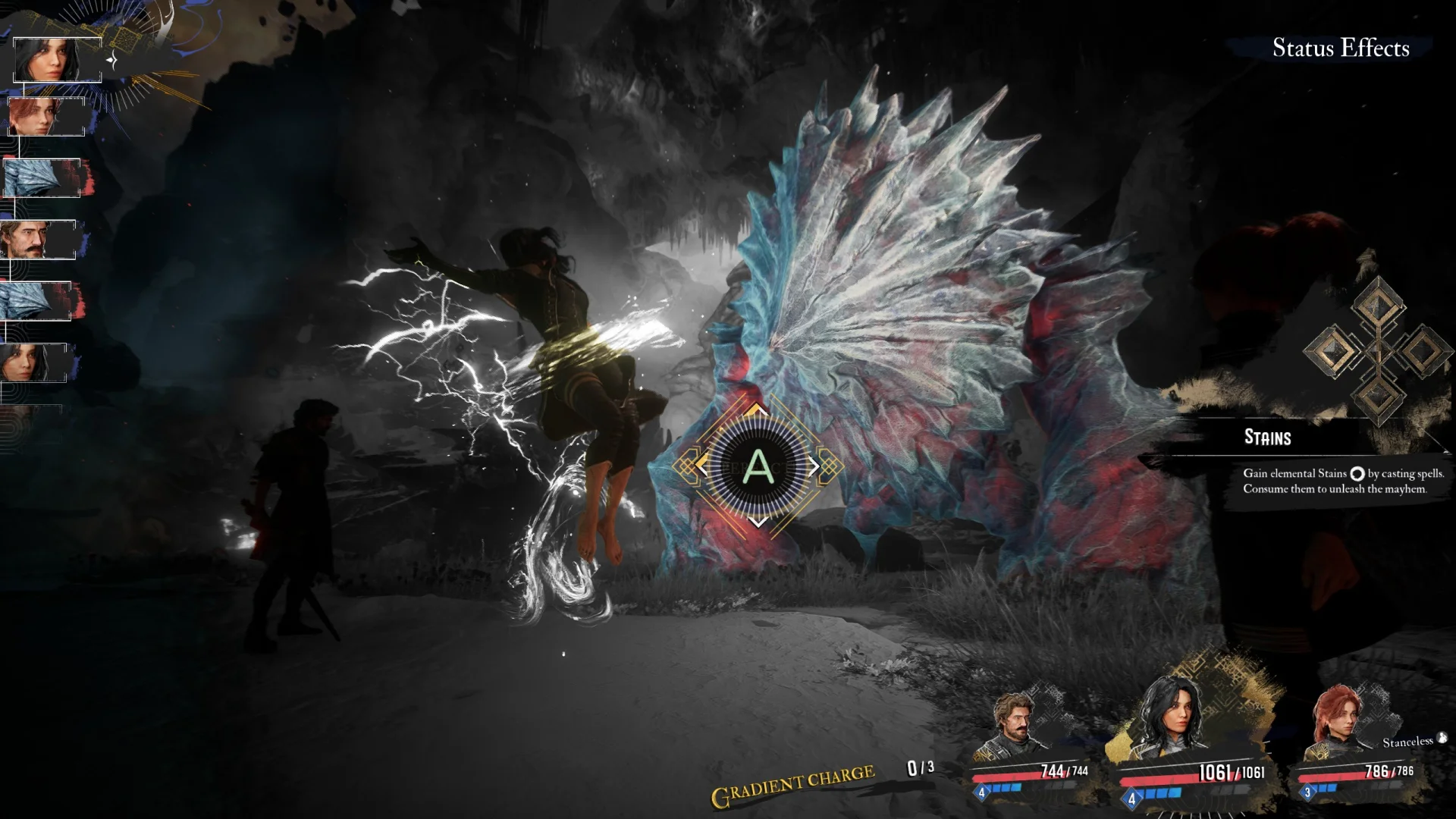Select the four-diamond Stains emblem
Viewport: 1456px width, 819px height.
[x=1376, y=350]
